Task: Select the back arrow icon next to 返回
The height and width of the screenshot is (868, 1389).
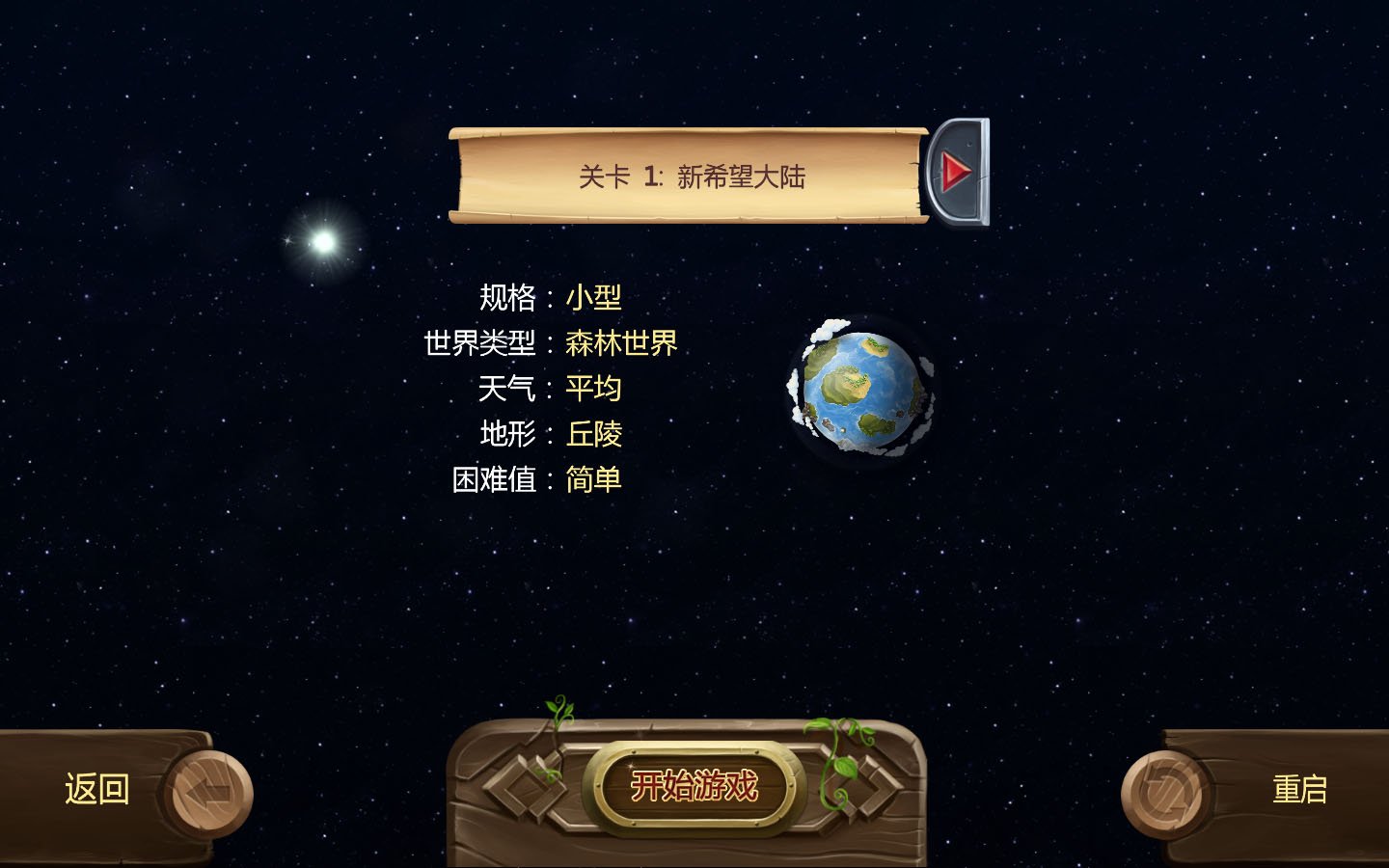Action: click(x=208, y=790)
